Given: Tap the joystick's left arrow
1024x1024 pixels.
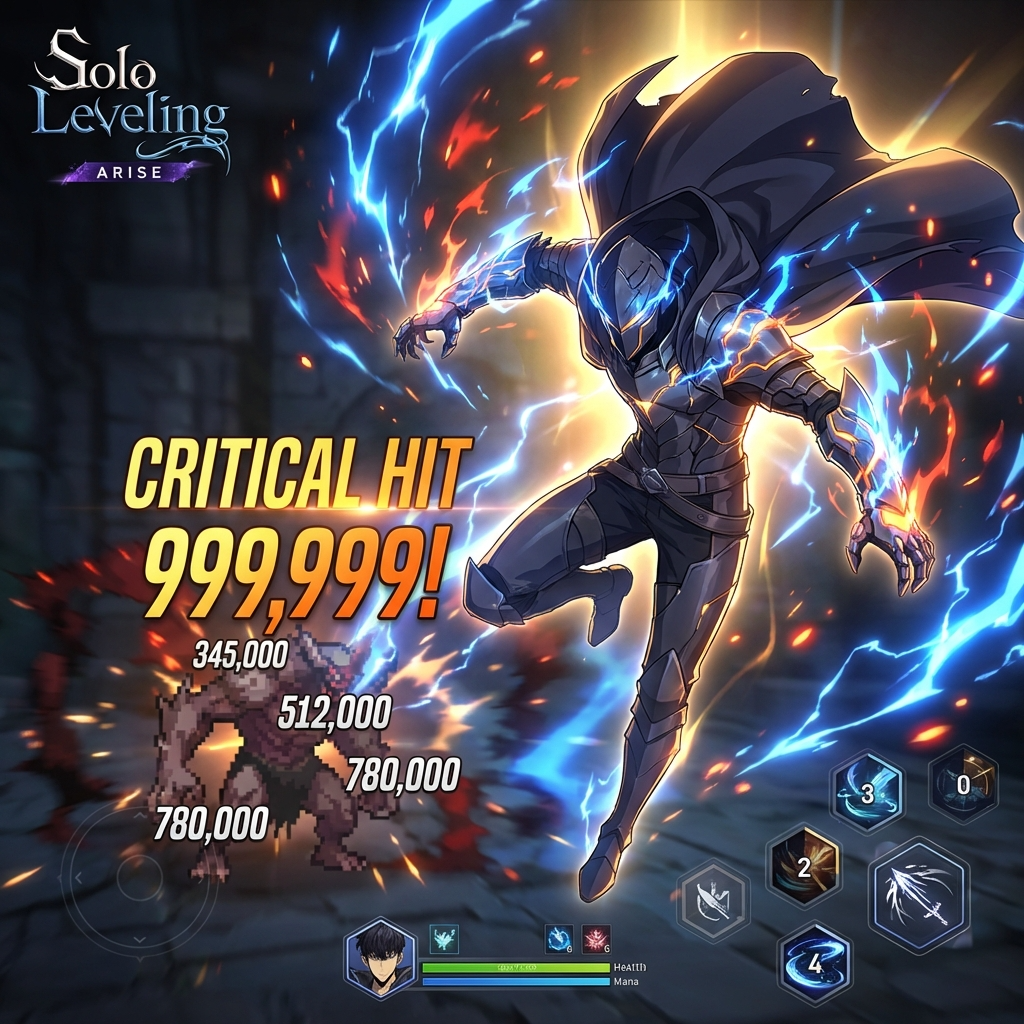Looking at the screenshot, I should click(77, 878).
